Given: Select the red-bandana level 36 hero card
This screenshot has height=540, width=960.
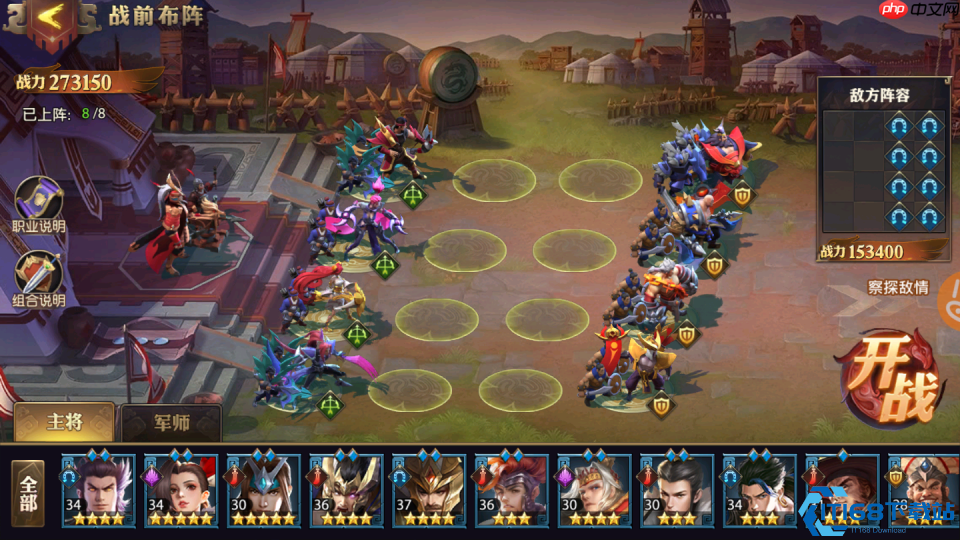Looking at the screenshot, I should point(511,490).
